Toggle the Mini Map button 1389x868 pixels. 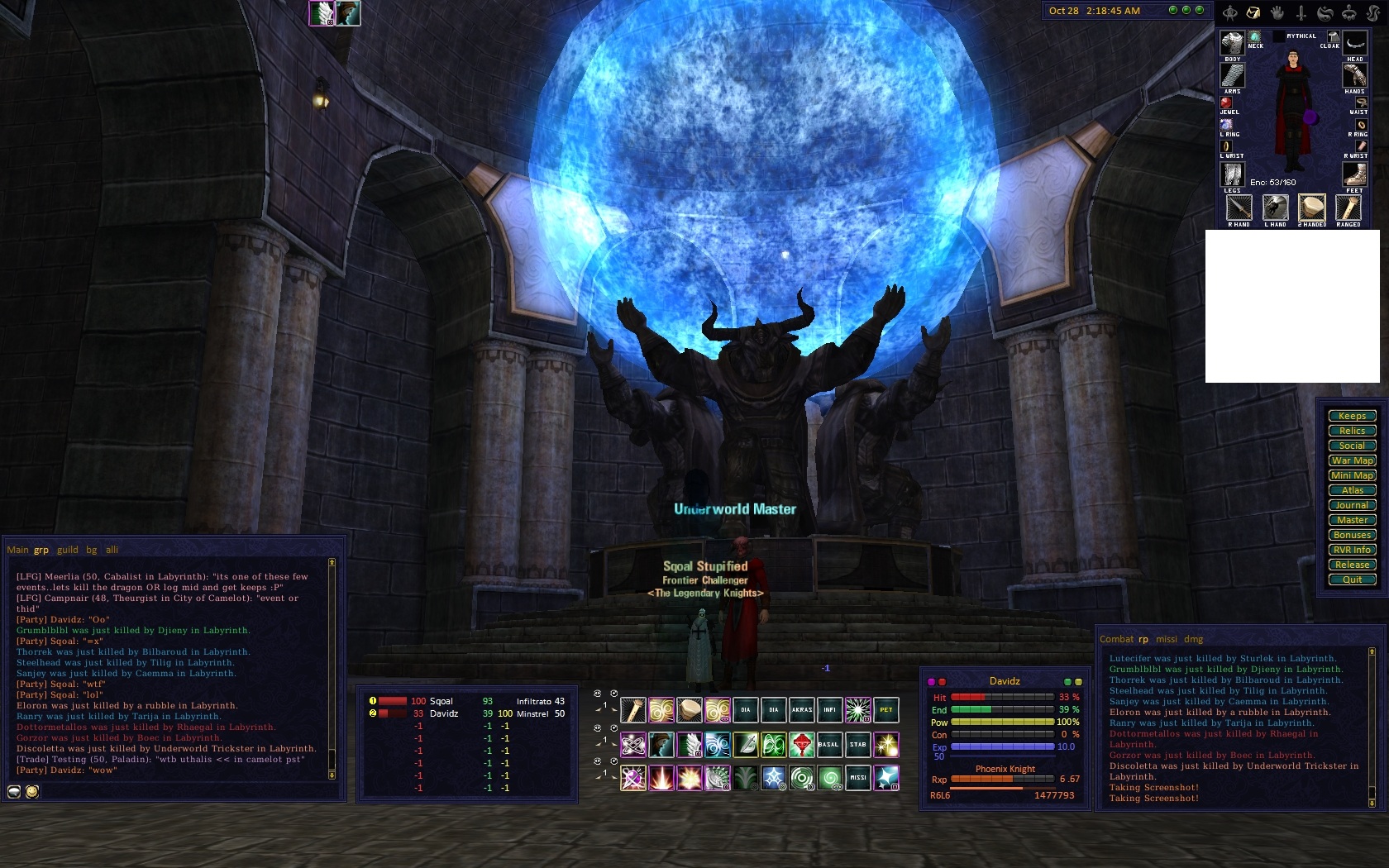pyautogui.click(x=1352, y=475)
